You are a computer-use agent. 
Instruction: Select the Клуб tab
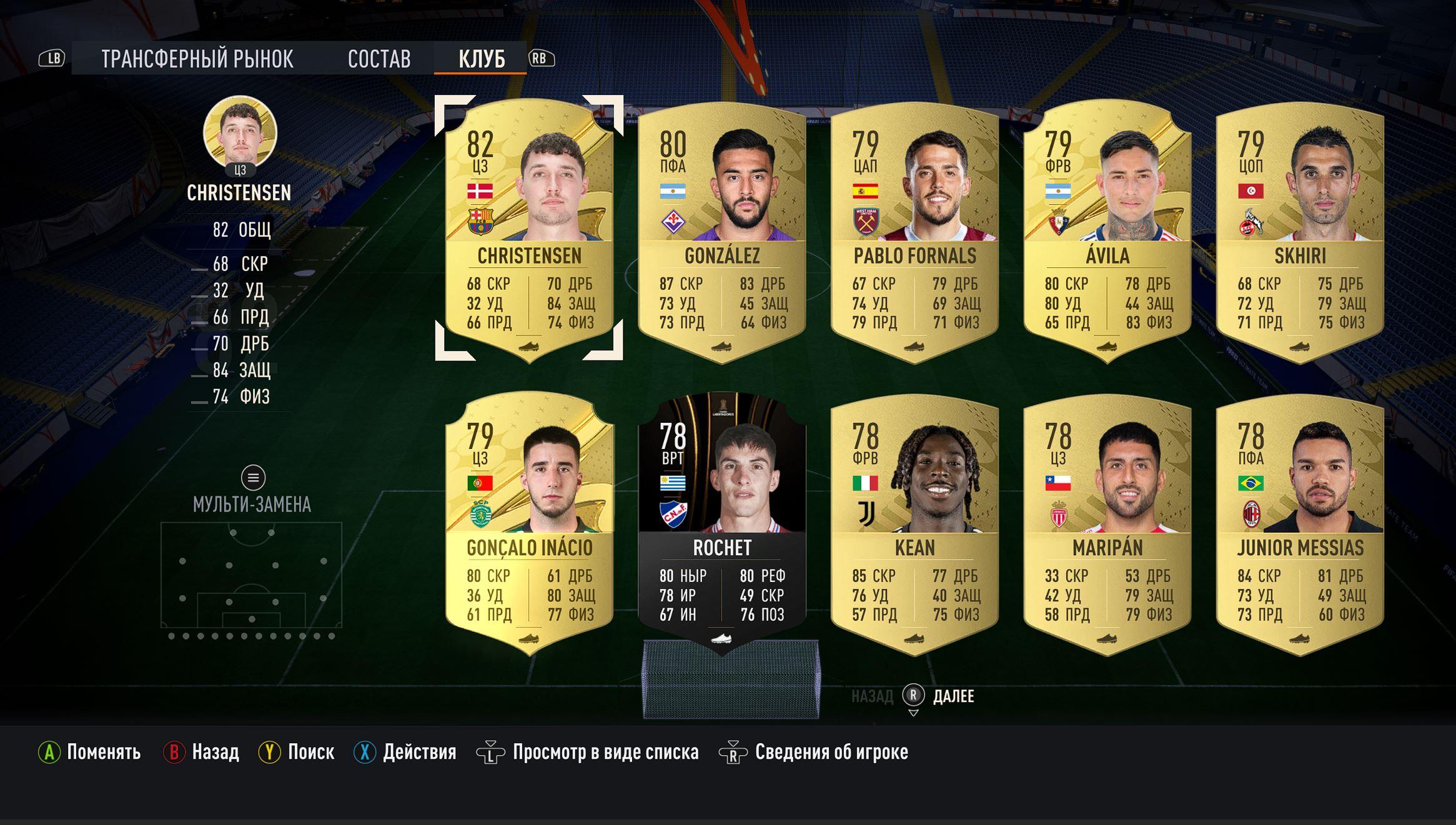point(481,59)
